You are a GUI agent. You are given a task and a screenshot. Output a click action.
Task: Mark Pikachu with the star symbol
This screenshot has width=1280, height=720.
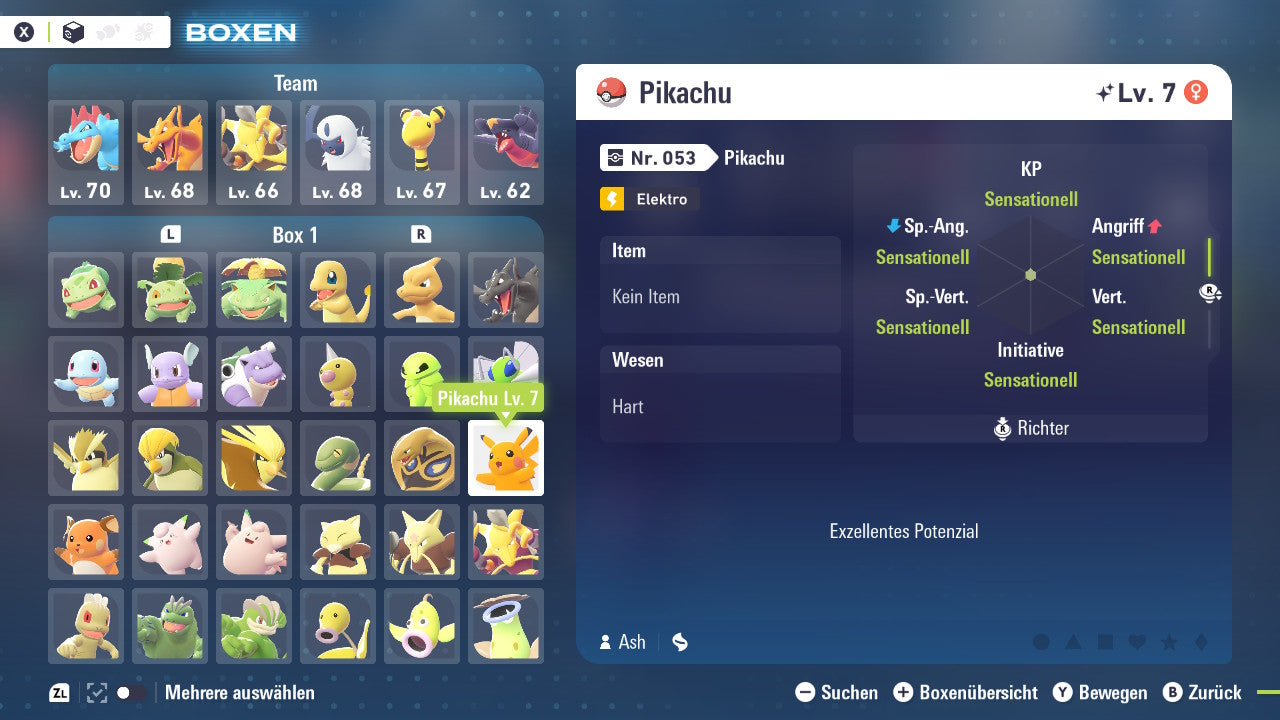(x=1170, y=643)
